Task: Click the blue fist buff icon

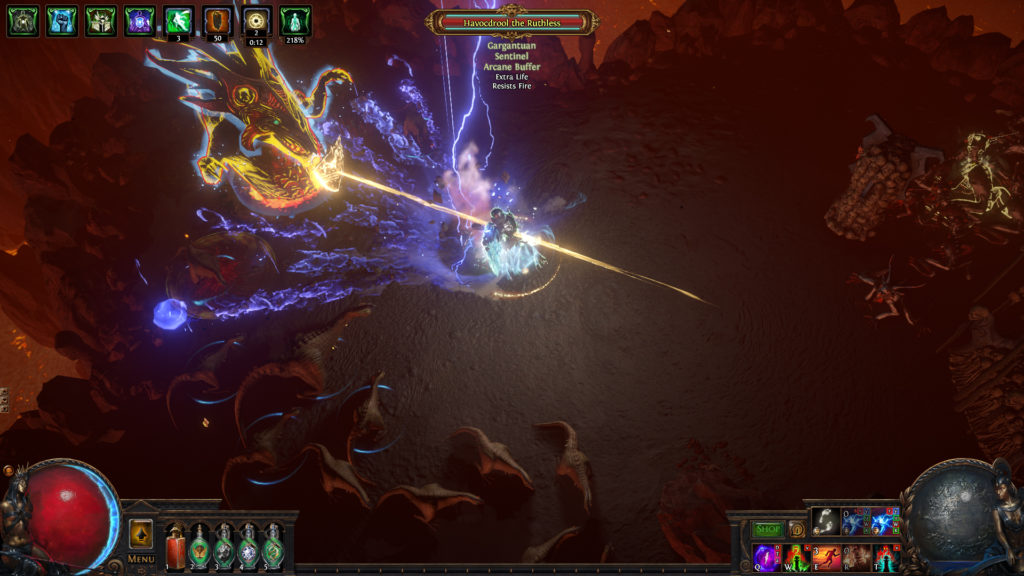Action: click(x=61, y=21)
